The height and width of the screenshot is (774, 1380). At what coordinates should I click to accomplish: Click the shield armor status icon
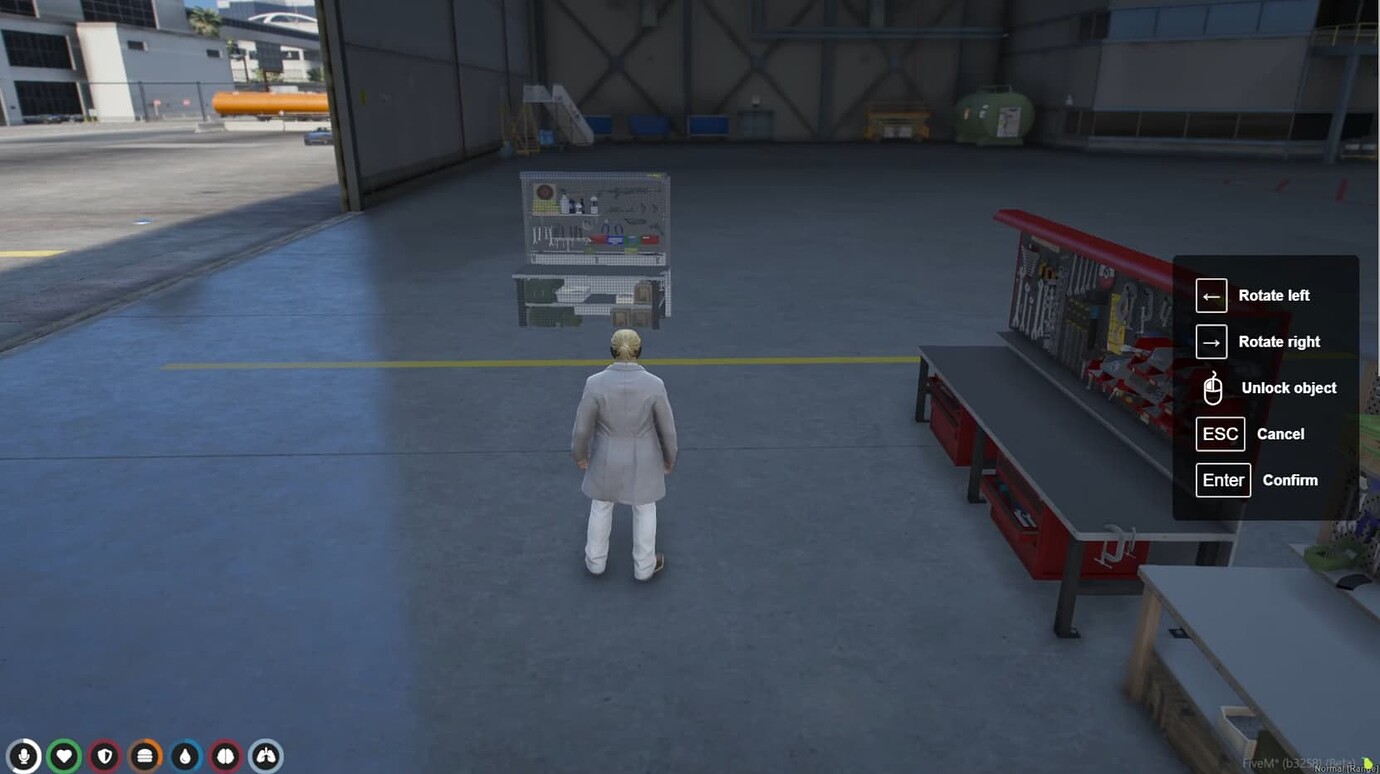(105, 756)
